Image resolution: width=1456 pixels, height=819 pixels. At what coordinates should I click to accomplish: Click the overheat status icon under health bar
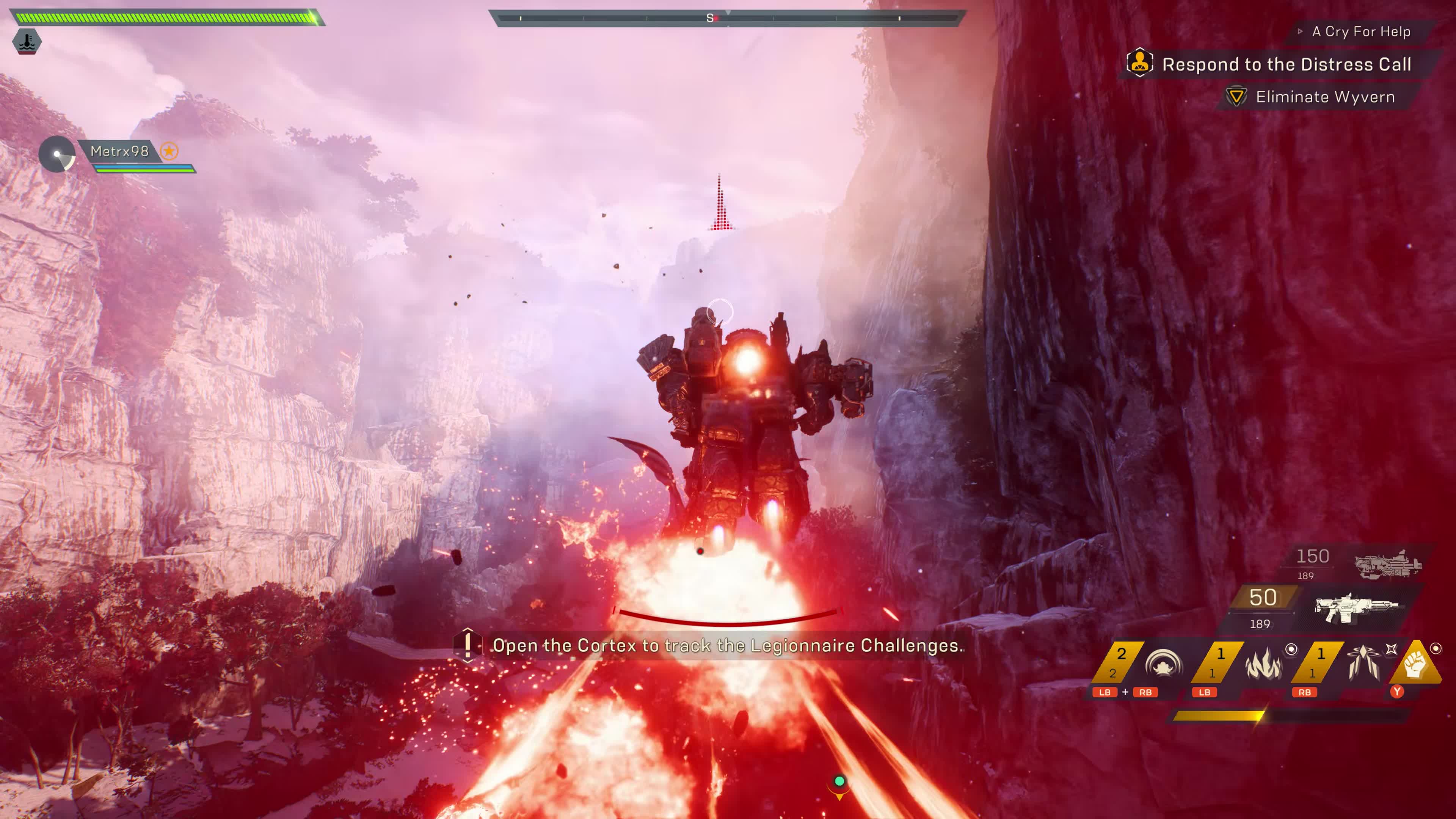tap(27, 41)
